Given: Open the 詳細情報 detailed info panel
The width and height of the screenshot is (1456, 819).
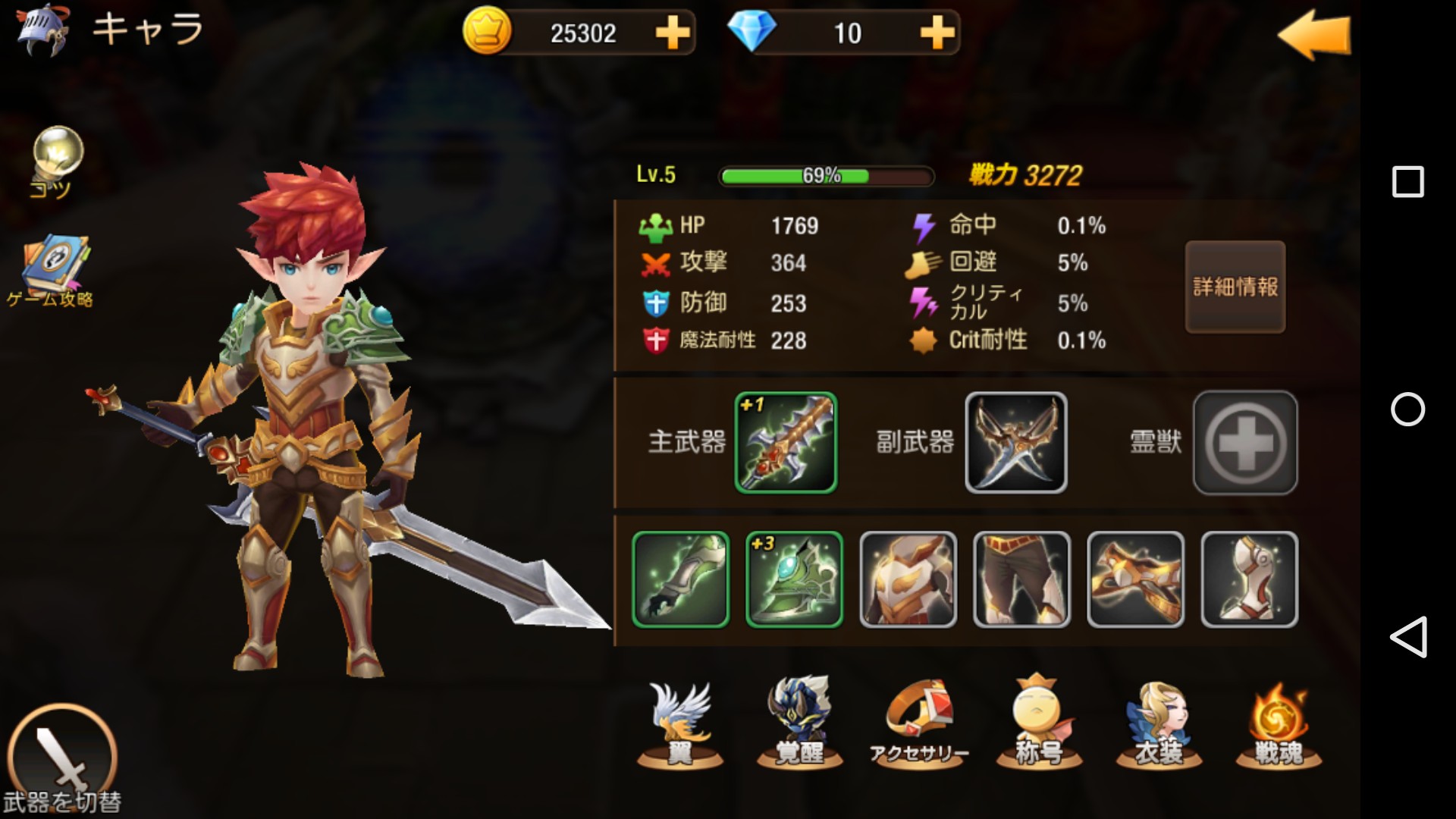Looking at the screenshot, I should [x=1235, y=287].
